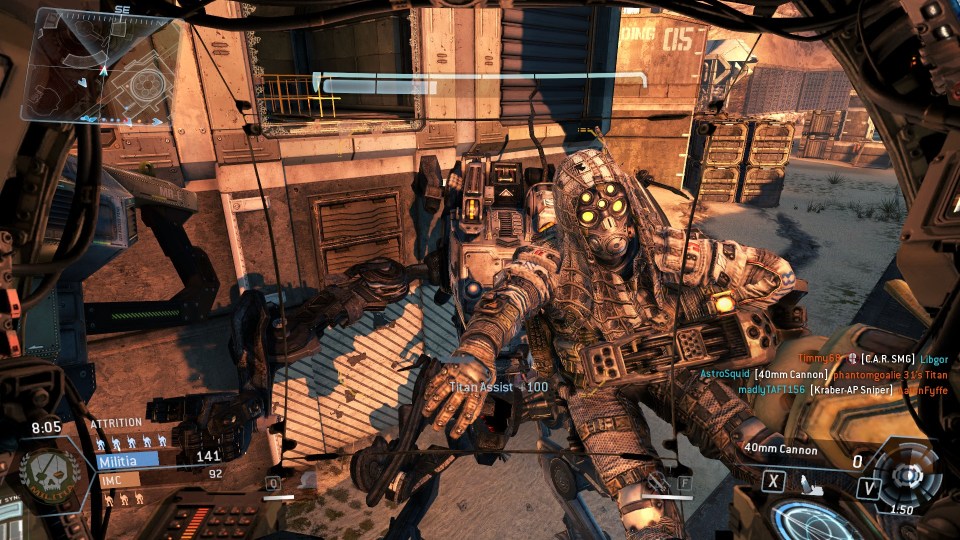
Task: Select the orange IMC team bar
Action: point(118,479)
